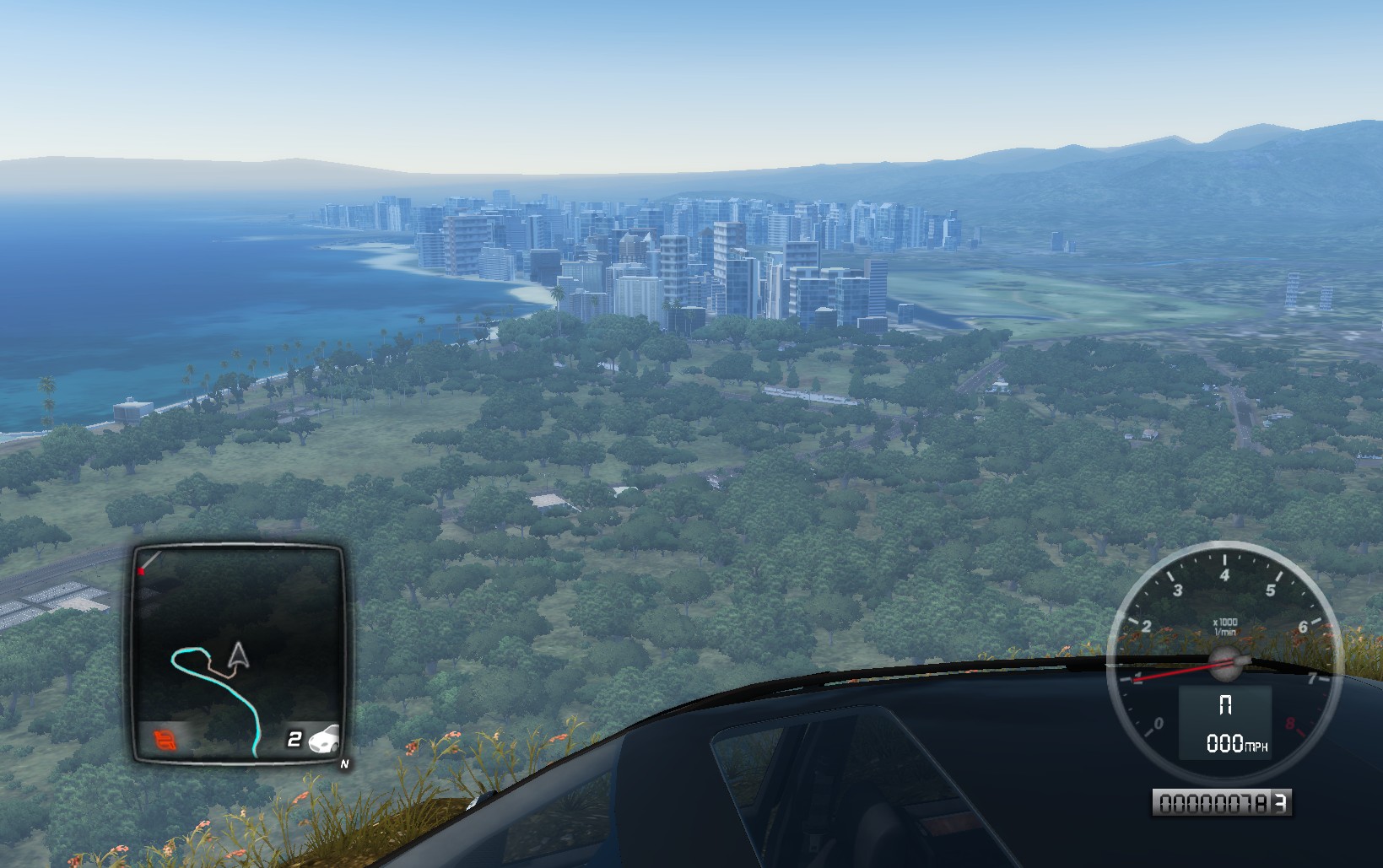Click the minimap's player arrow marker
The image size is (1383, 868).
pyautogui.click(x=239, y=655)
